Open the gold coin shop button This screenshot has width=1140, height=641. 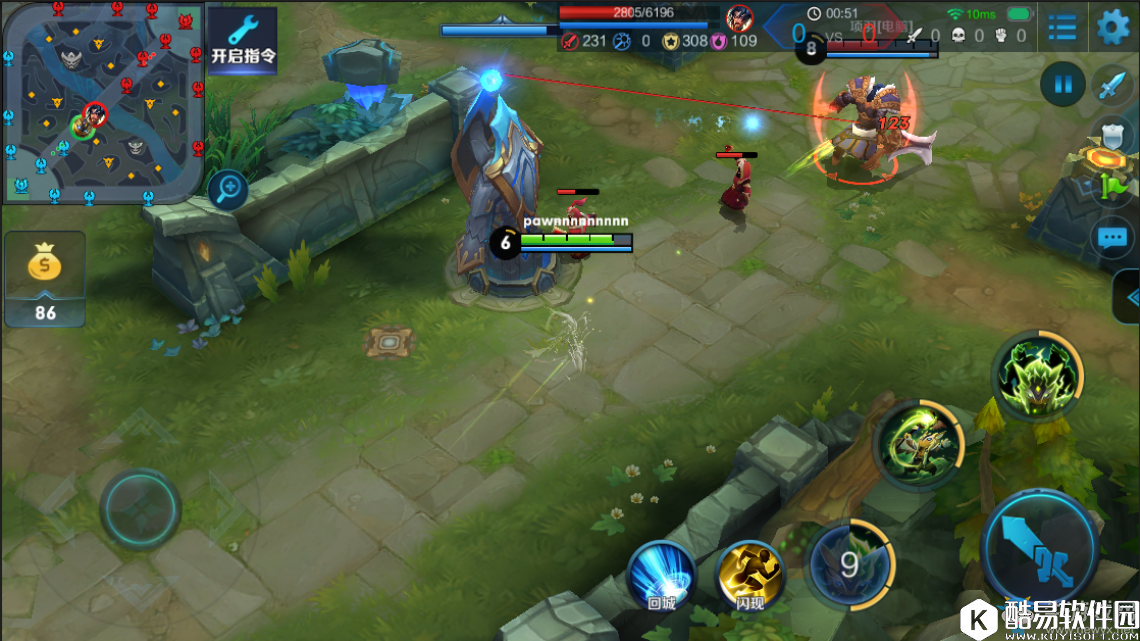tap(45, 277)
